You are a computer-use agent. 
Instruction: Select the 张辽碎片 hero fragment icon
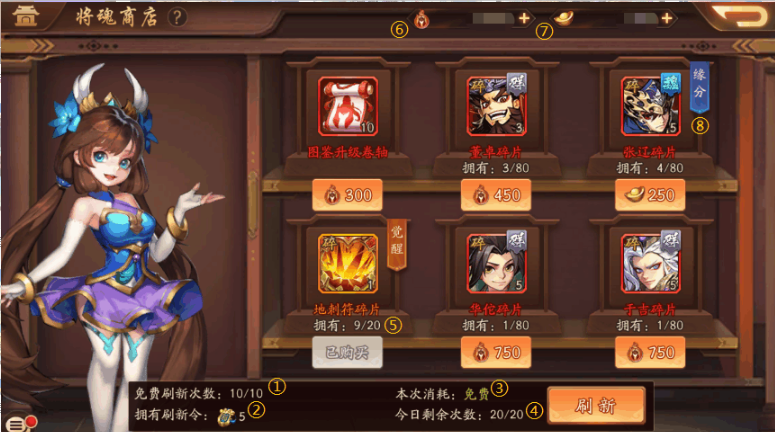coord(650,105)
